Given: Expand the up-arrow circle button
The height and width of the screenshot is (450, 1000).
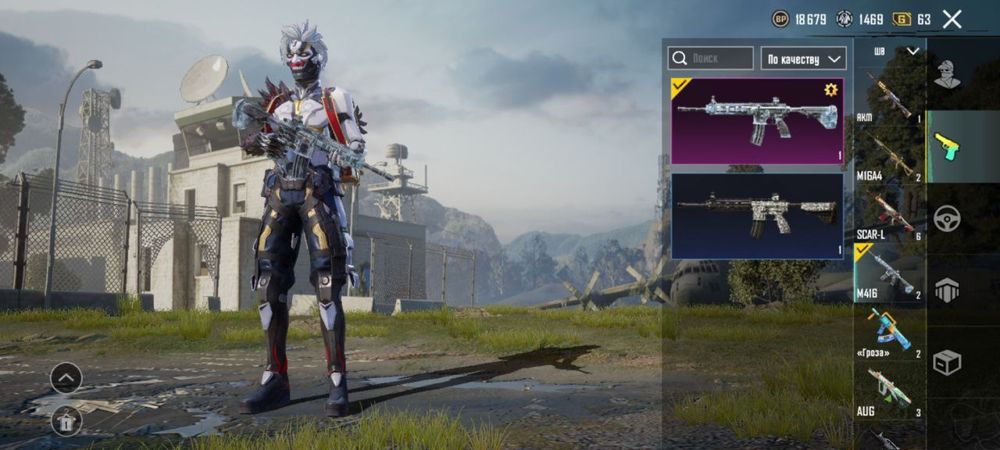Looking at the screenshot, I should click(66, 378).
